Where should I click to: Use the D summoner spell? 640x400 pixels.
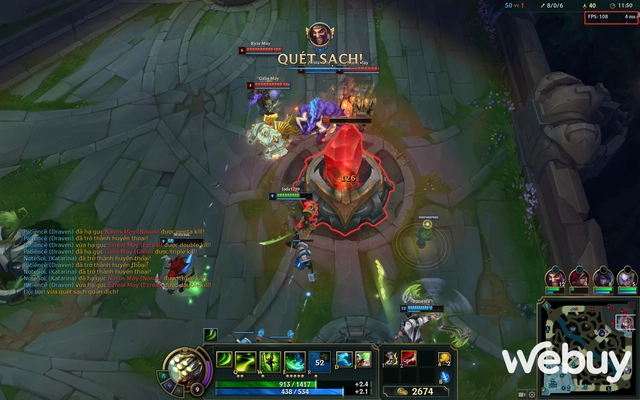point(342,359)
